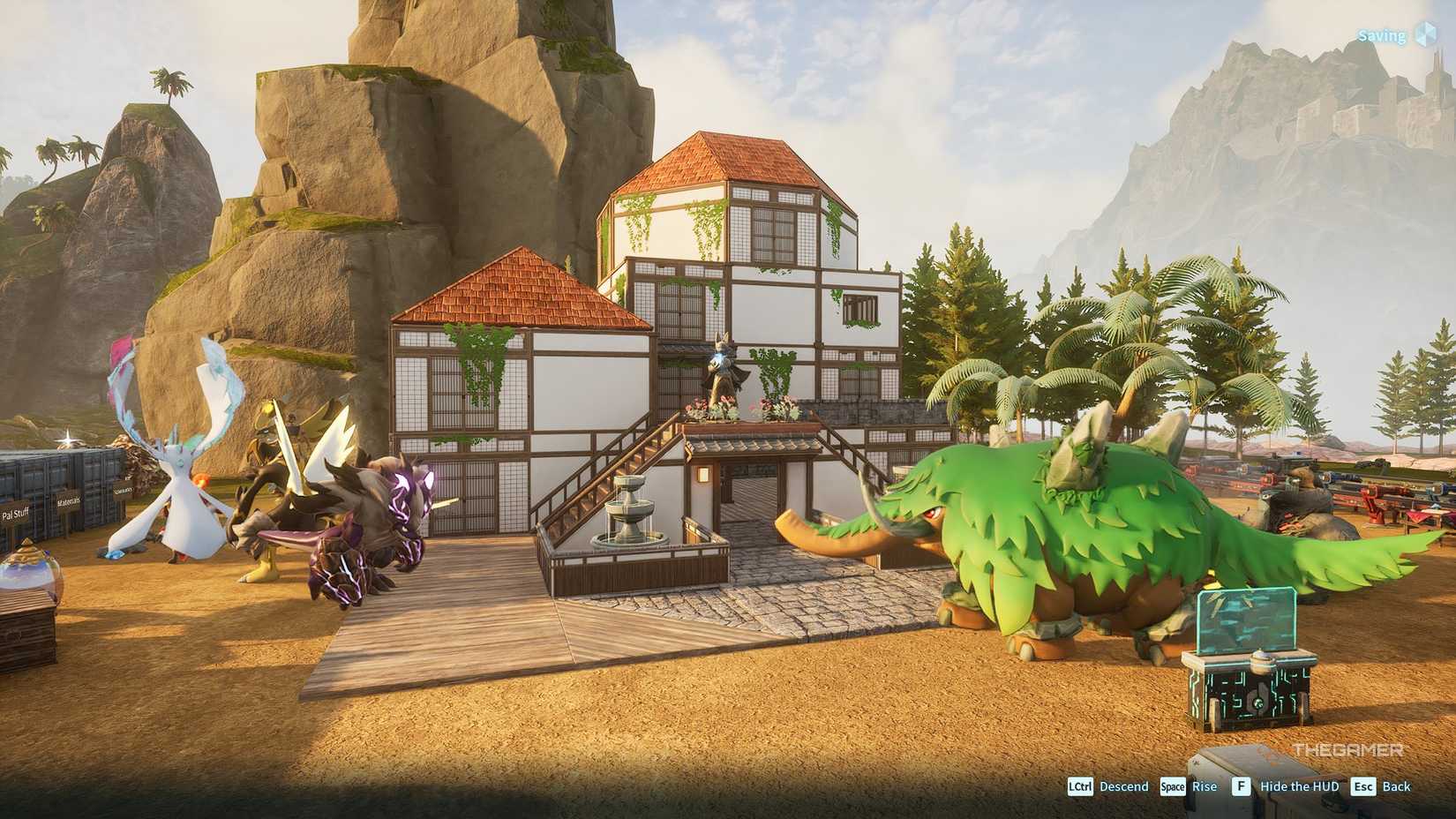This screenshot has width=1456, height=819.
Task: Click the LCtrl Descend key prompt
Action: tap(1081, 785)
